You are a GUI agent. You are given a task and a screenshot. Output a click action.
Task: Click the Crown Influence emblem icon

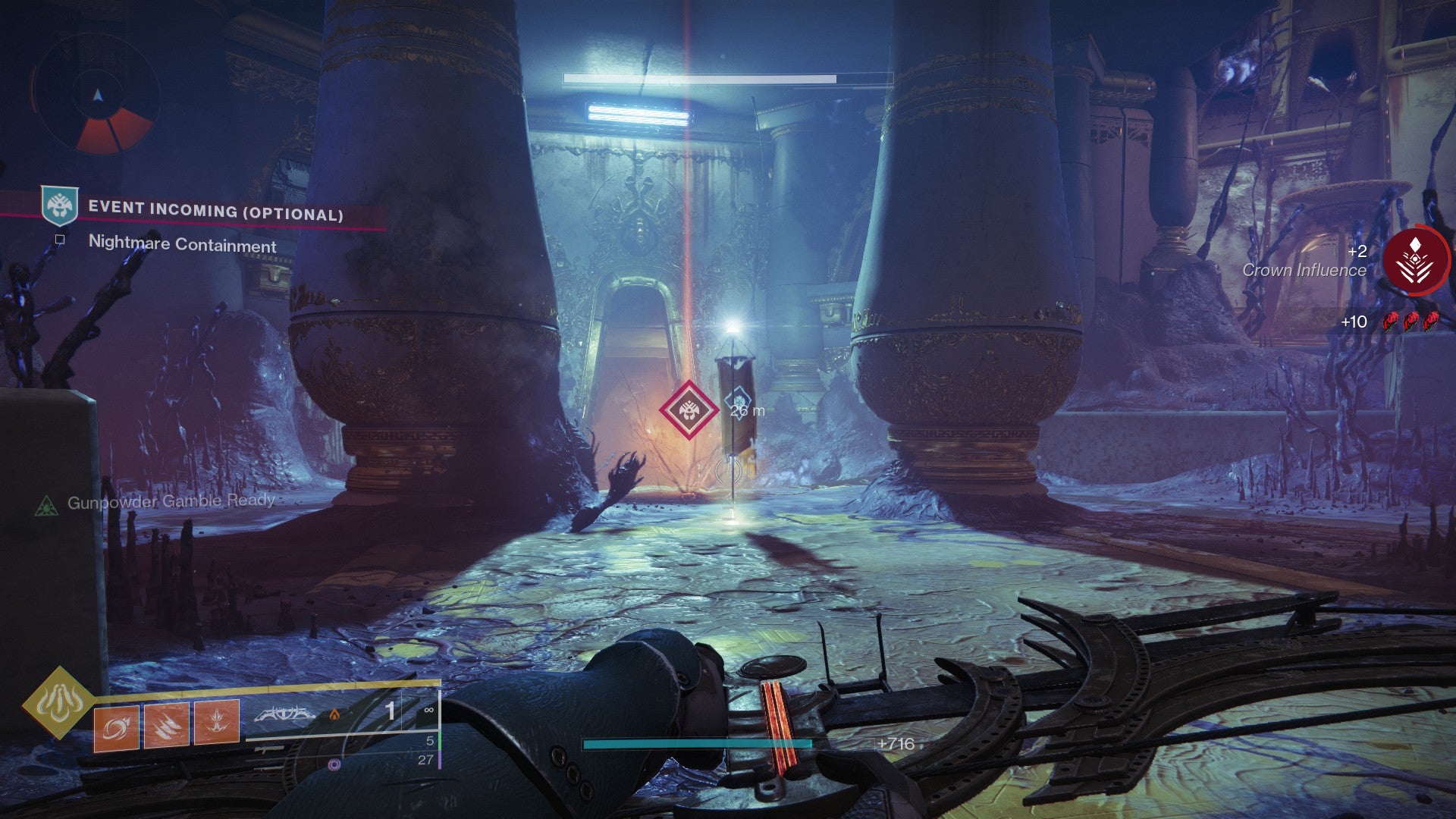tap(1417, 262)
